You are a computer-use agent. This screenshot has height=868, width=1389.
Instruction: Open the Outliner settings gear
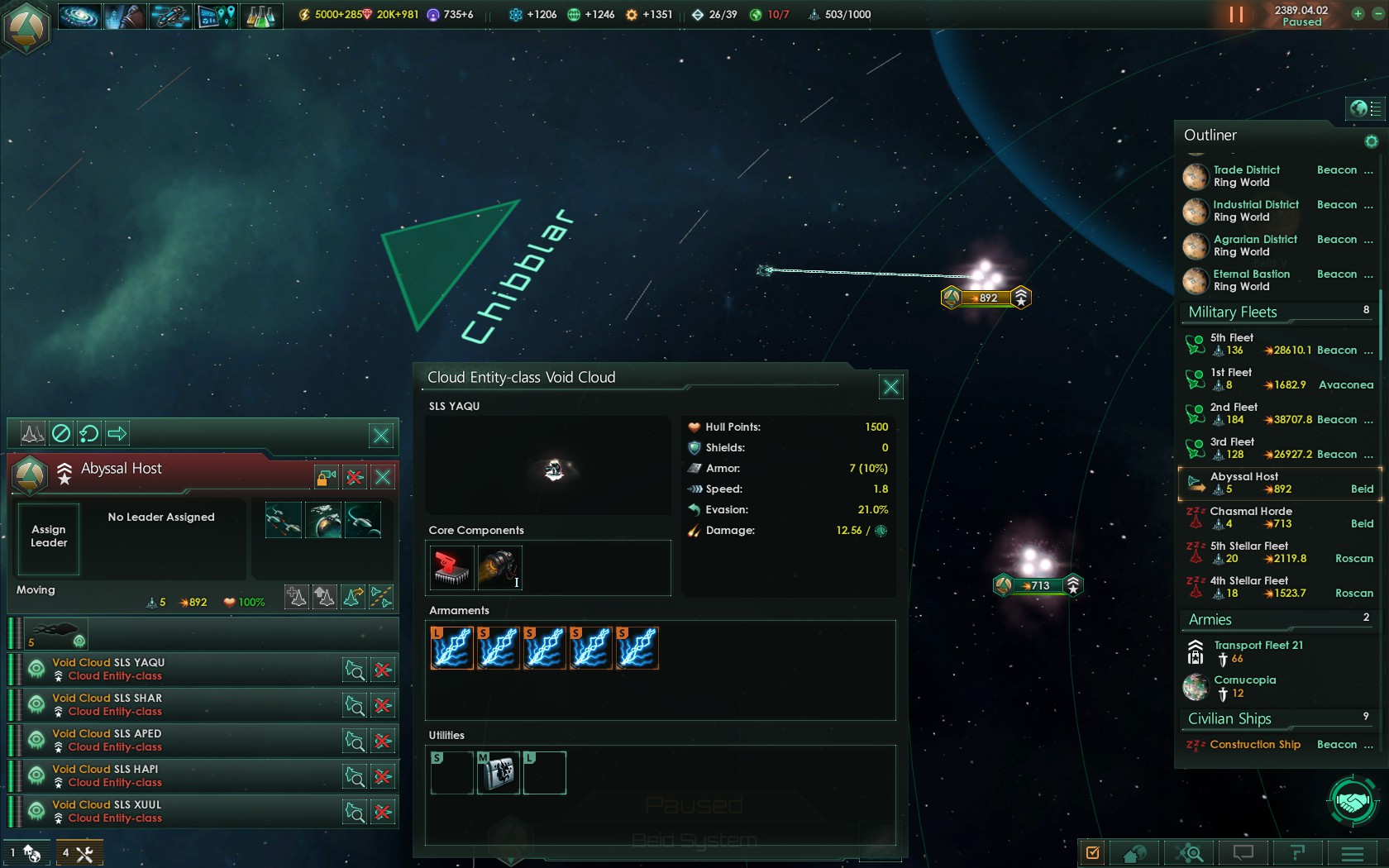pos(1372,141)
